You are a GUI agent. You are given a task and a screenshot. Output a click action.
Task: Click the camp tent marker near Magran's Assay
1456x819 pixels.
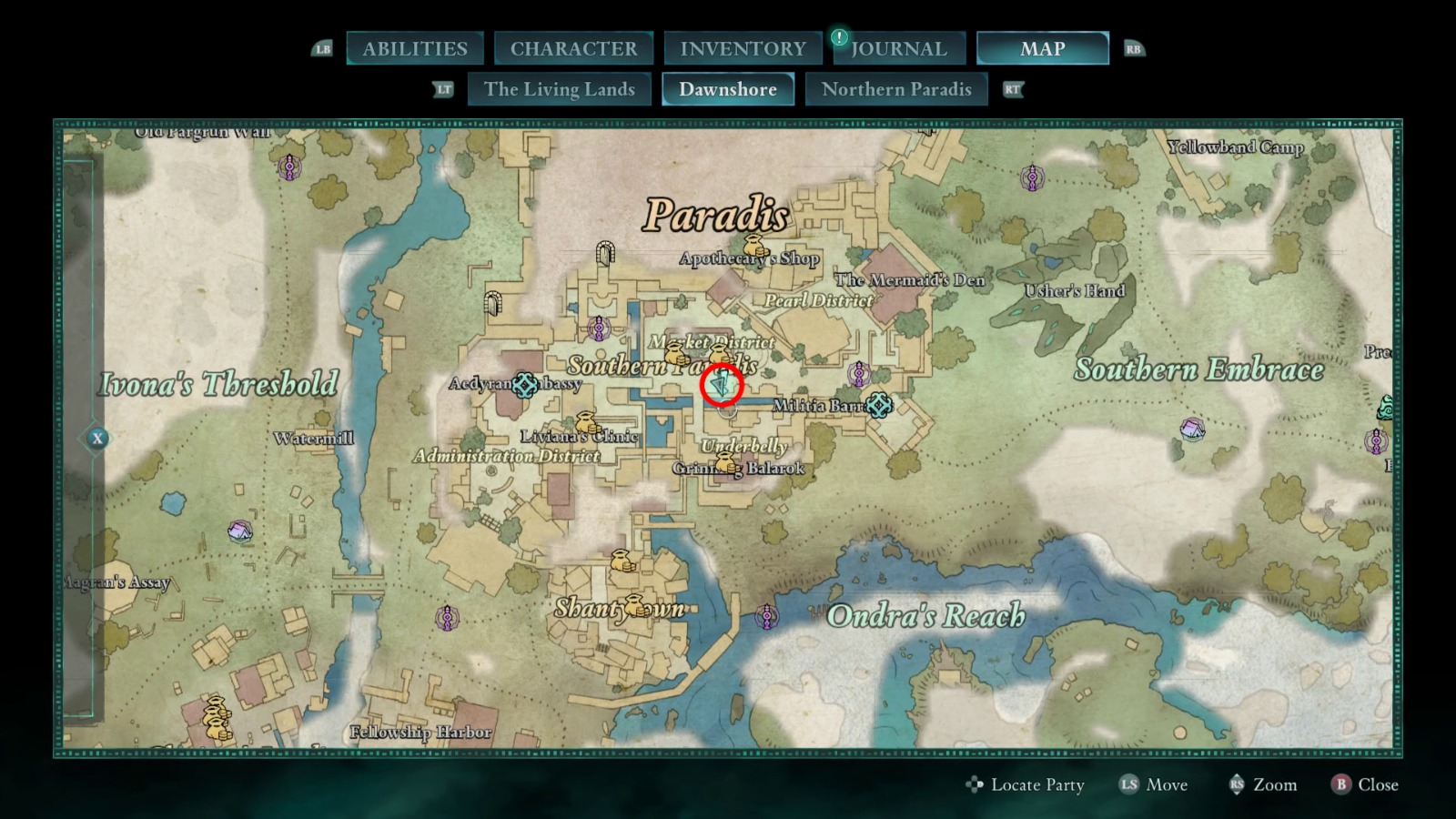point(240,531)
